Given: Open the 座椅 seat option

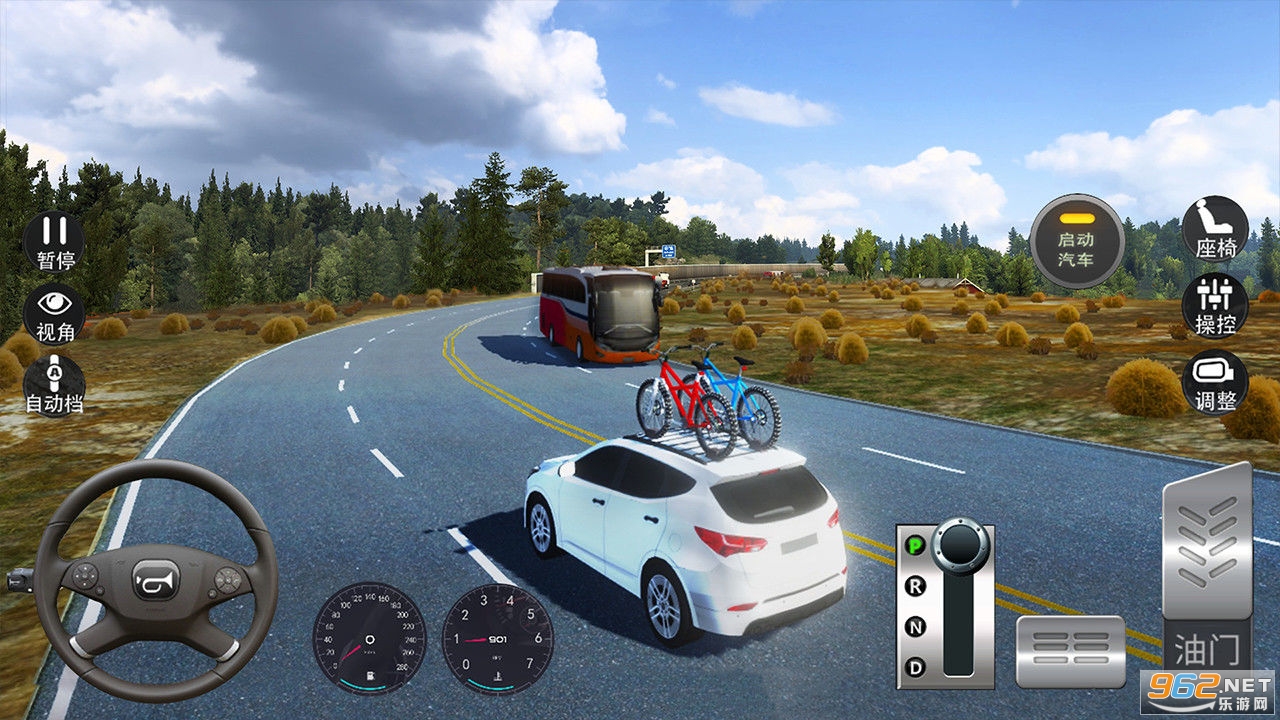Looking at the screenshot, I should point(1215,229).
